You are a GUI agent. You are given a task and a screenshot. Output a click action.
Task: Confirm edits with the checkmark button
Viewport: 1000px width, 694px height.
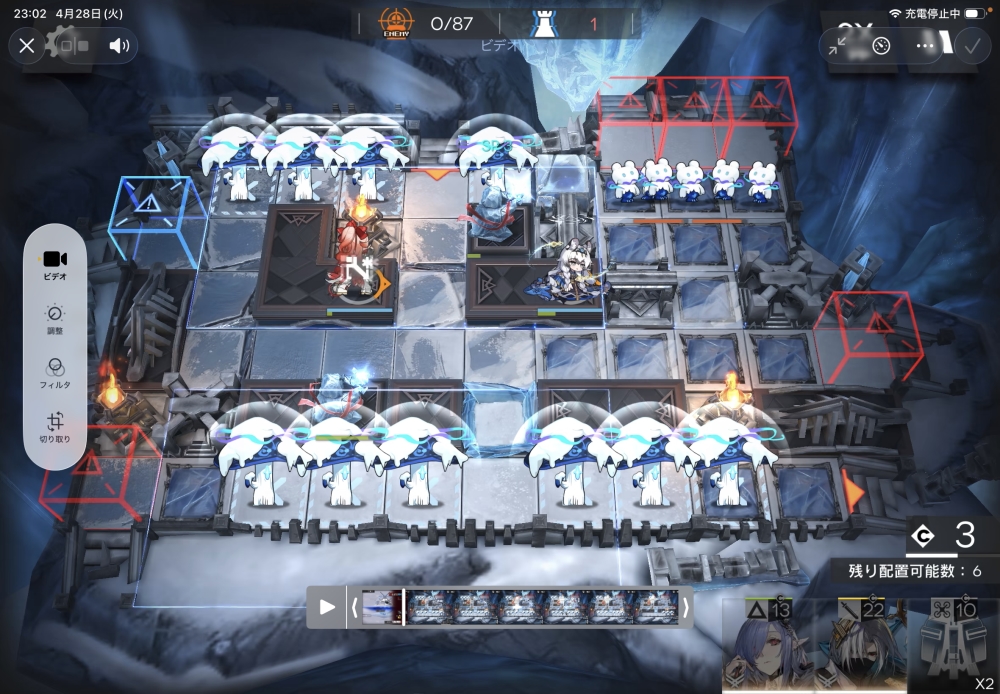[x=970, y=46]
